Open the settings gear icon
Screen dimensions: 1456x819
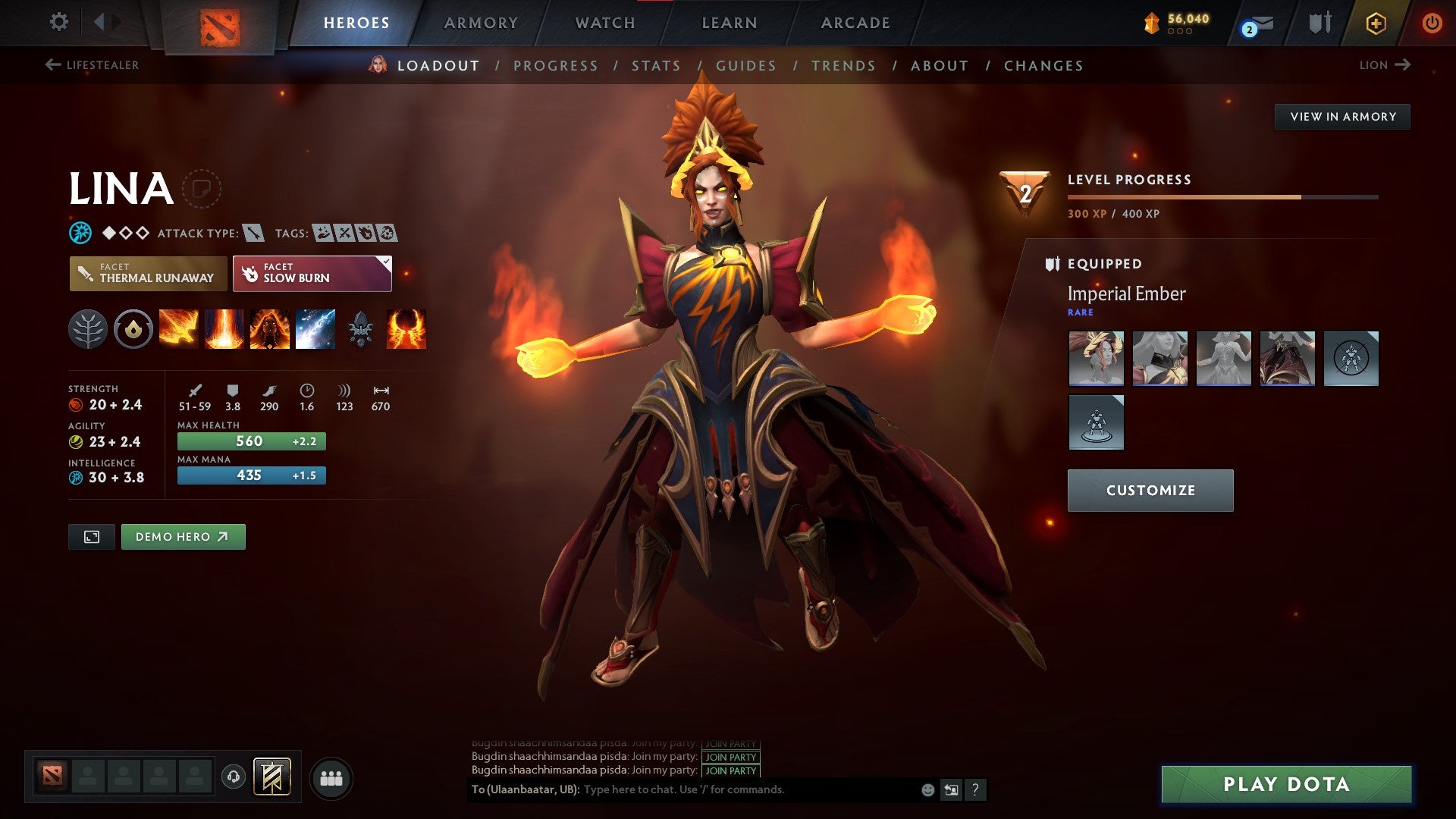58,23
